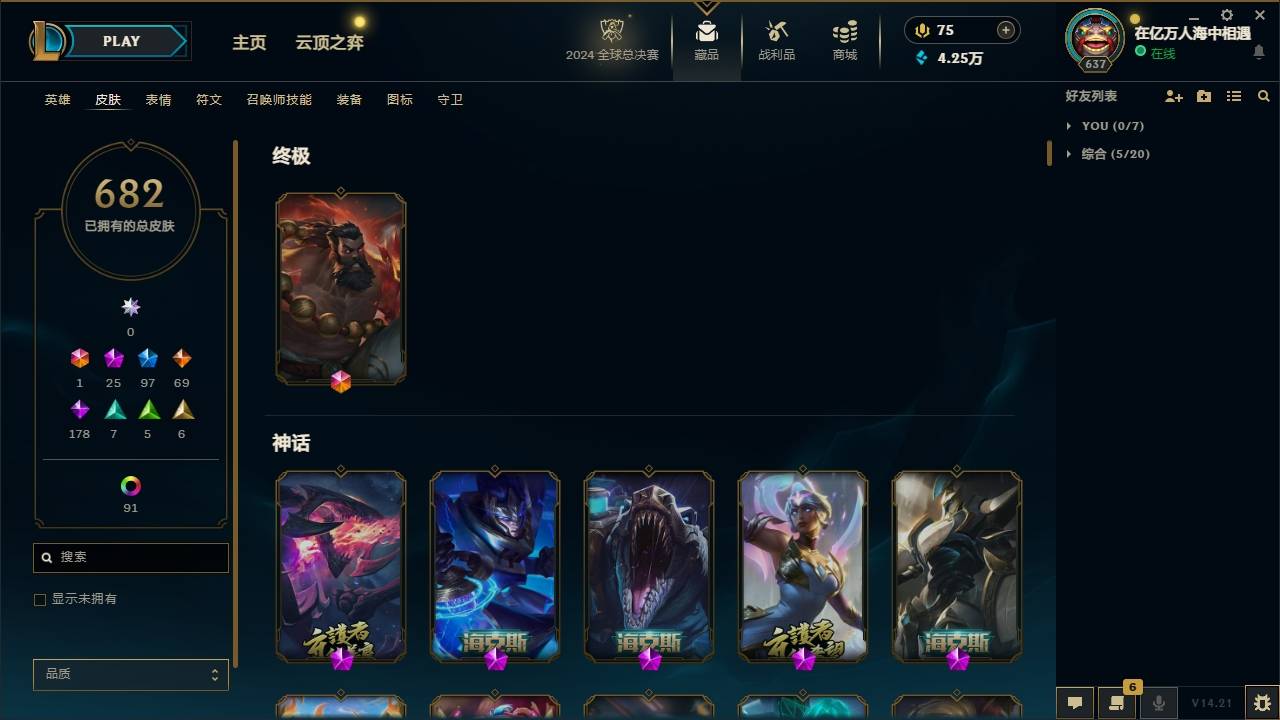The image size is (1280, 720).
Task: Click the plus button to purchase RP
Action: (1005, 30)
